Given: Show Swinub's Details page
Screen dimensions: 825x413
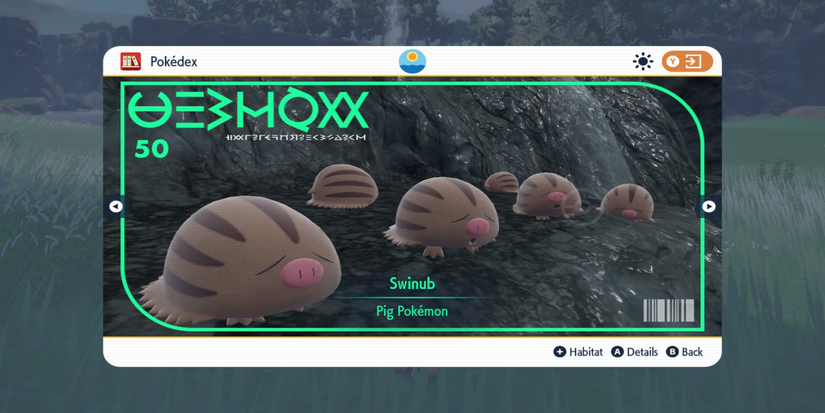Looking at the screenshot, I should coord(634,352).
